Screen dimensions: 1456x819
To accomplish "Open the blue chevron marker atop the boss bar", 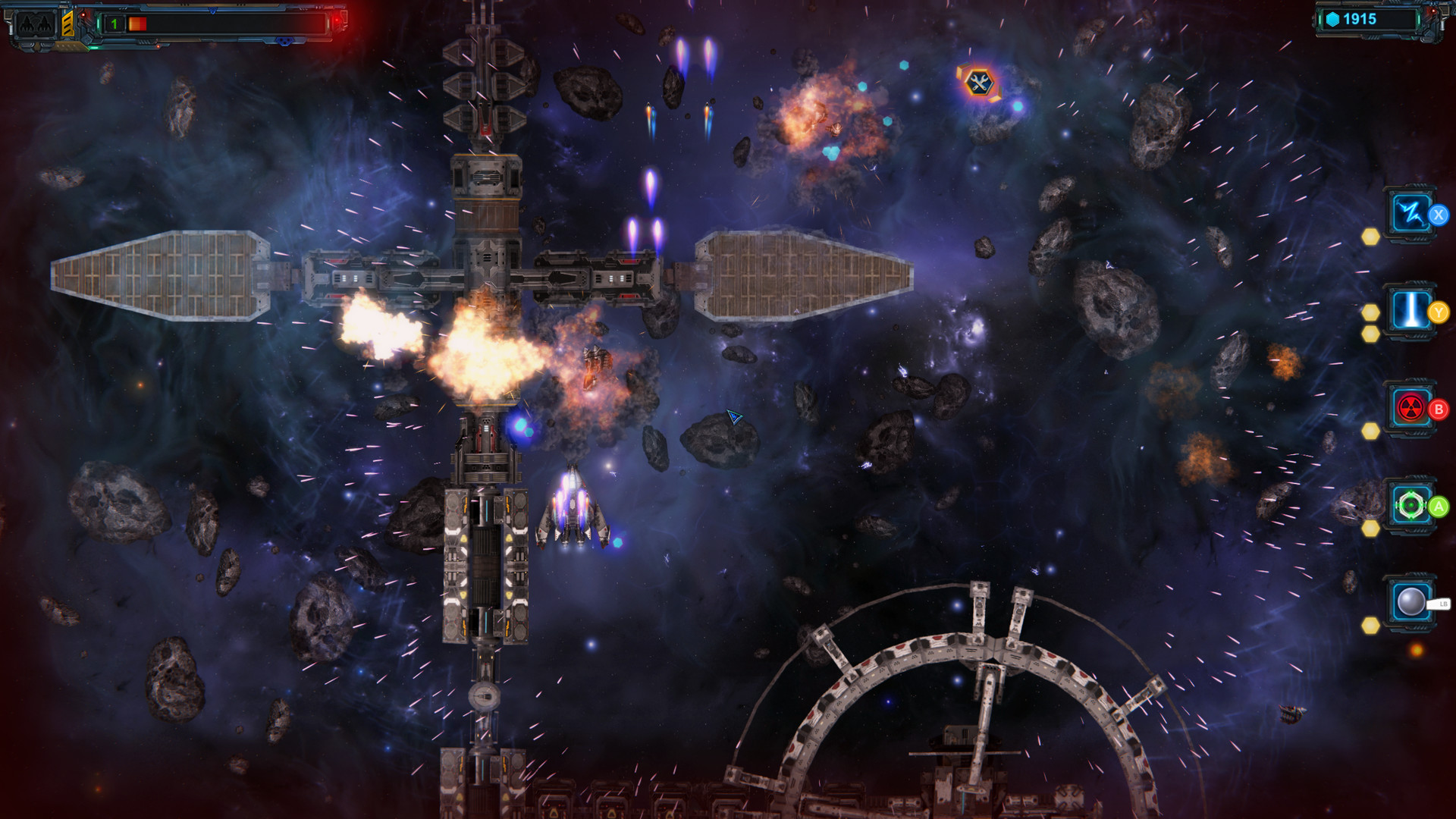I will coord(212,11).
